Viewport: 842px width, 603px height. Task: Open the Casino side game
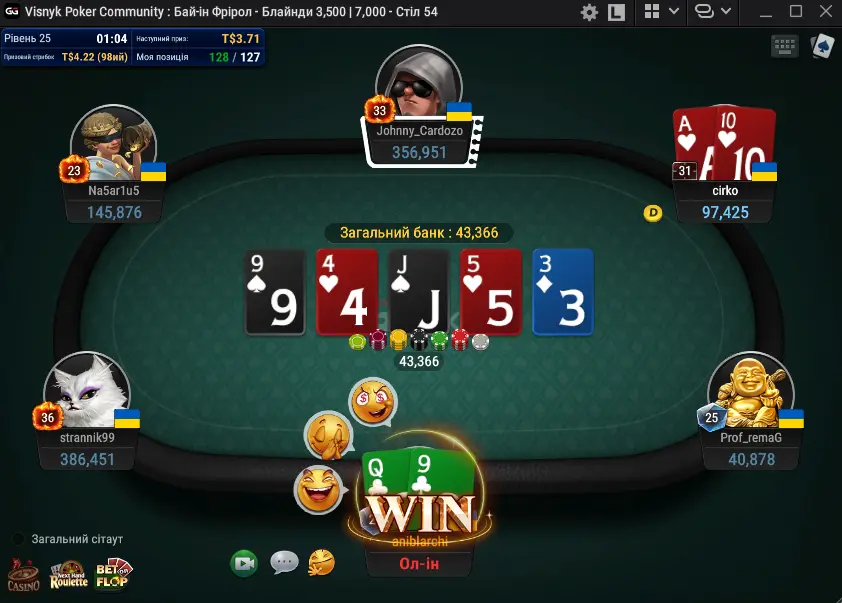click(23, 574)
